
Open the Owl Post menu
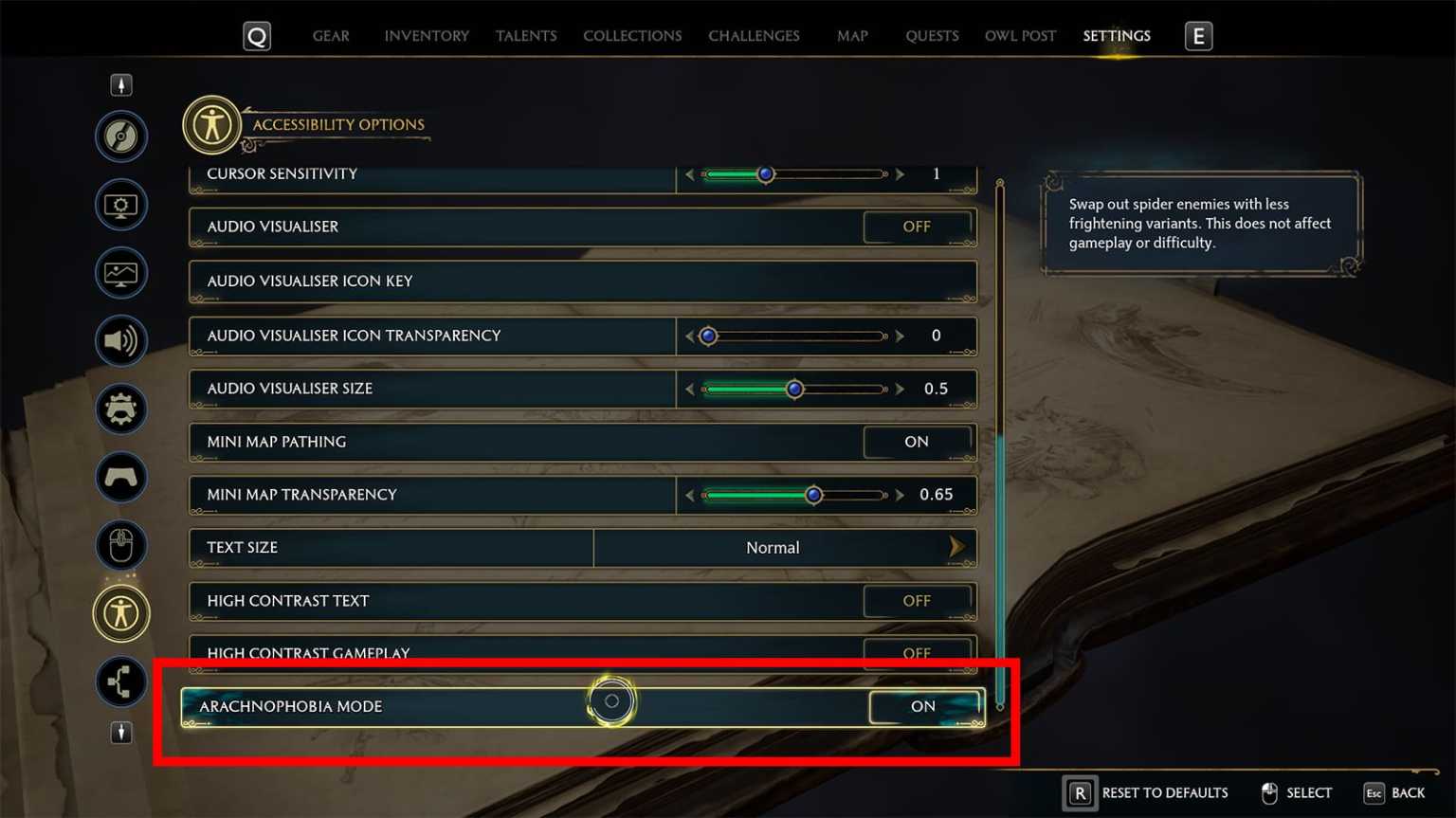click(1019, 35)
